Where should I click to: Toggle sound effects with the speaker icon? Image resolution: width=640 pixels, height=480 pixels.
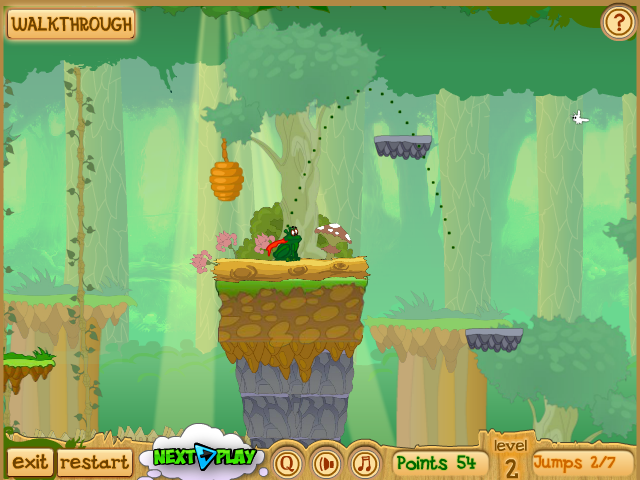tap(327, 463)
